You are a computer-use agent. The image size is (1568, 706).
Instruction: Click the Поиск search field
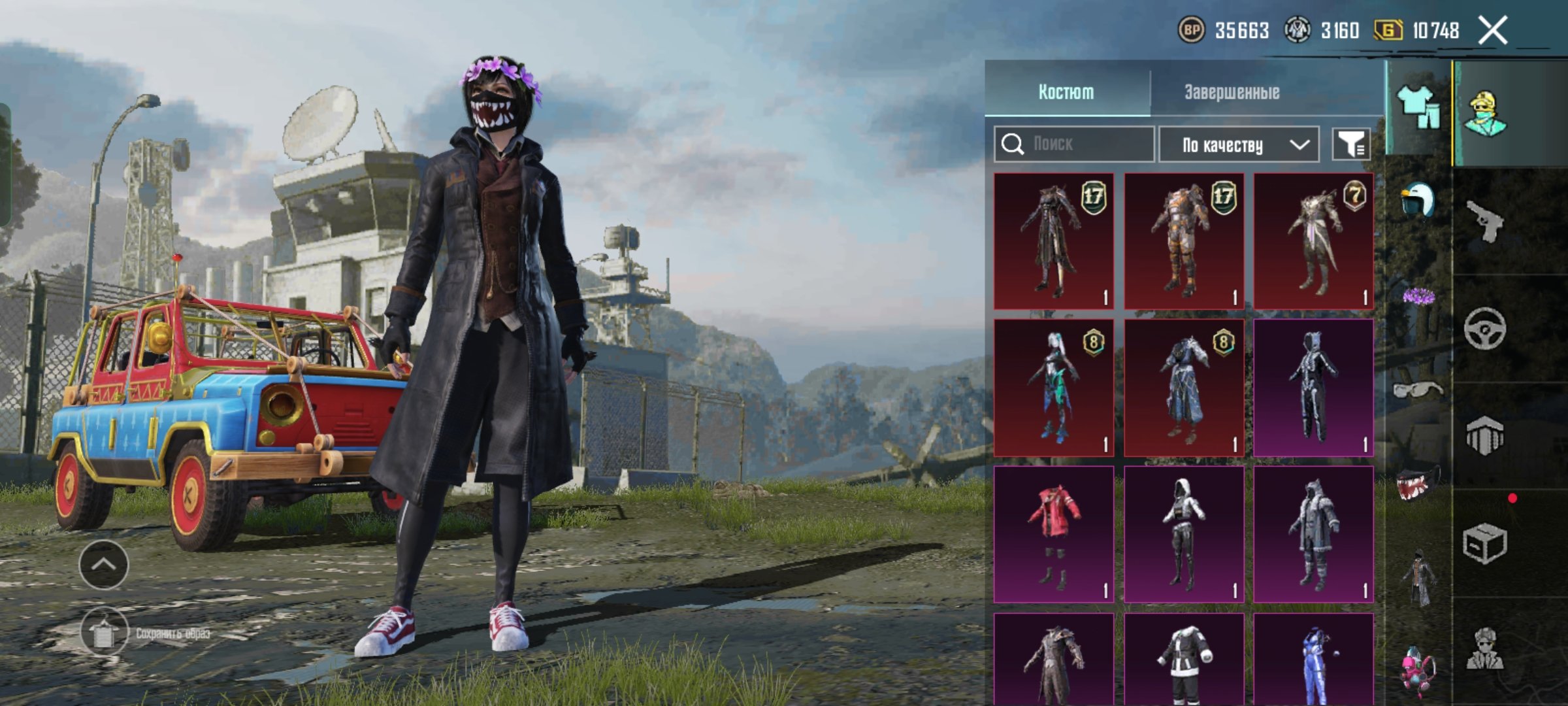click(x=1085, y=144)
